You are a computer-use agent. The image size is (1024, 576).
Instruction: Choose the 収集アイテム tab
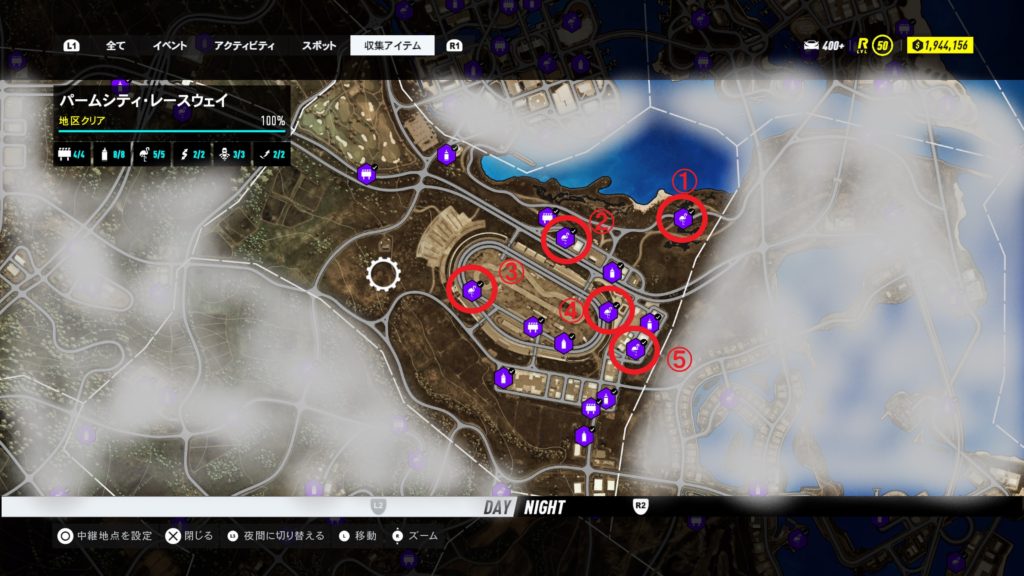(392, 46)
